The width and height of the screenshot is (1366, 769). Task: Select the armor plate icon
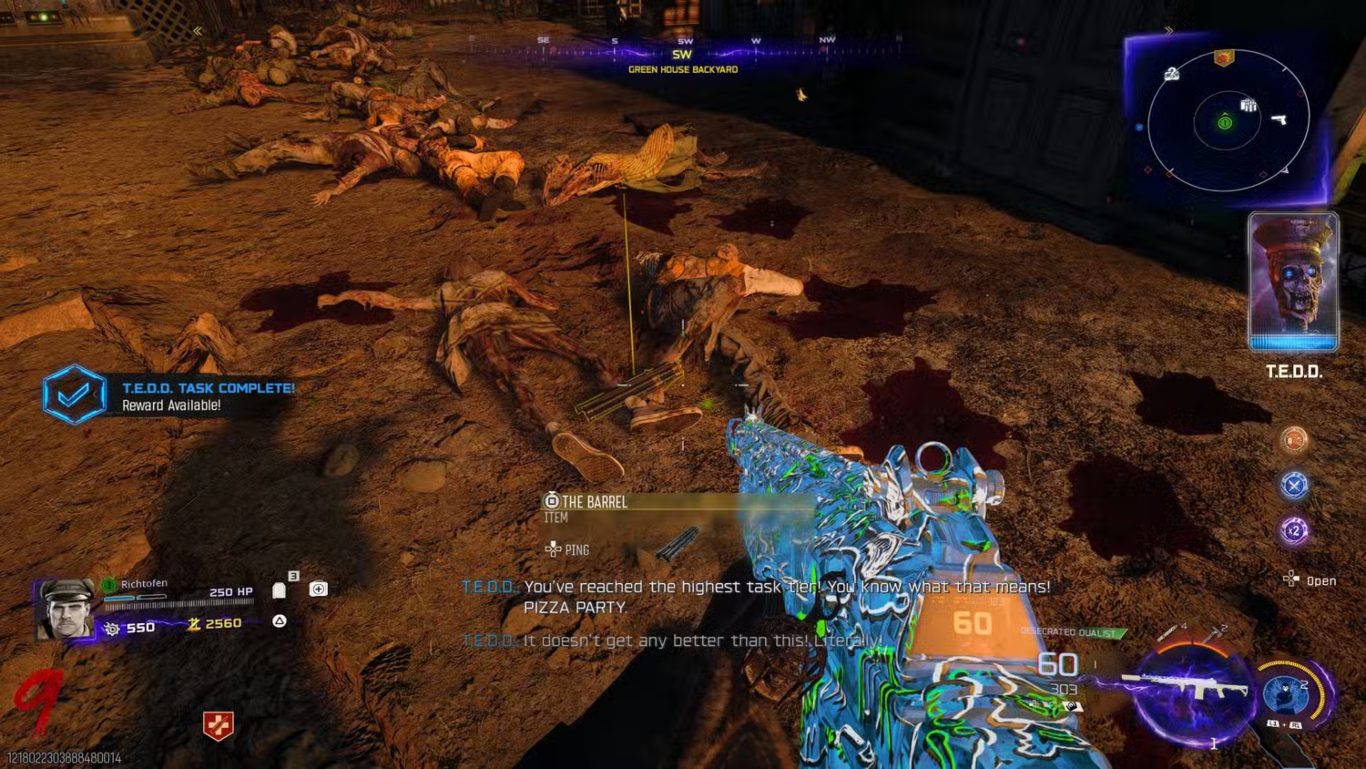click(279, 590)
